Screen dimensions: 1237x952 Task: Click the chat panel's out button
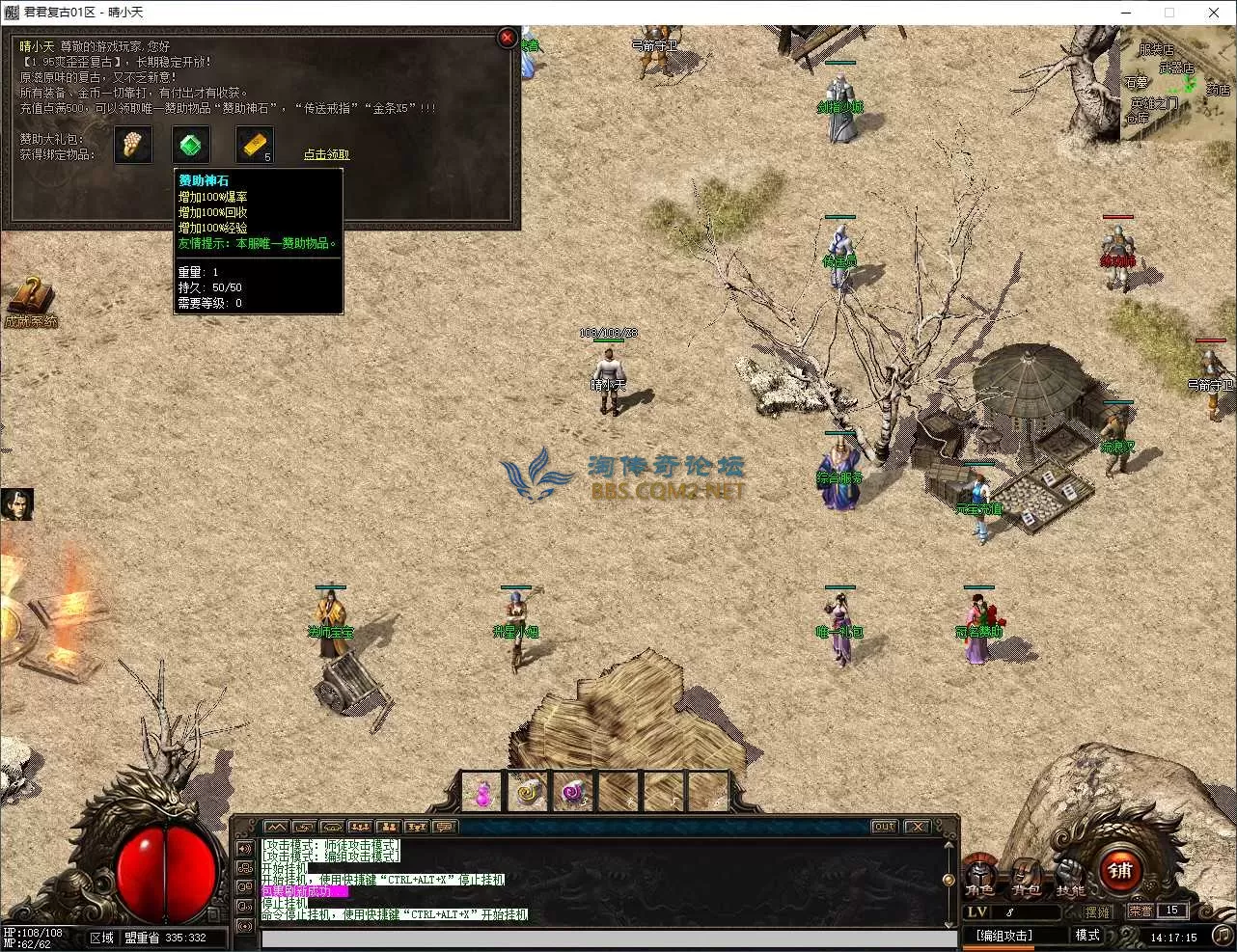pyautogui.click(x=883, y=827)
